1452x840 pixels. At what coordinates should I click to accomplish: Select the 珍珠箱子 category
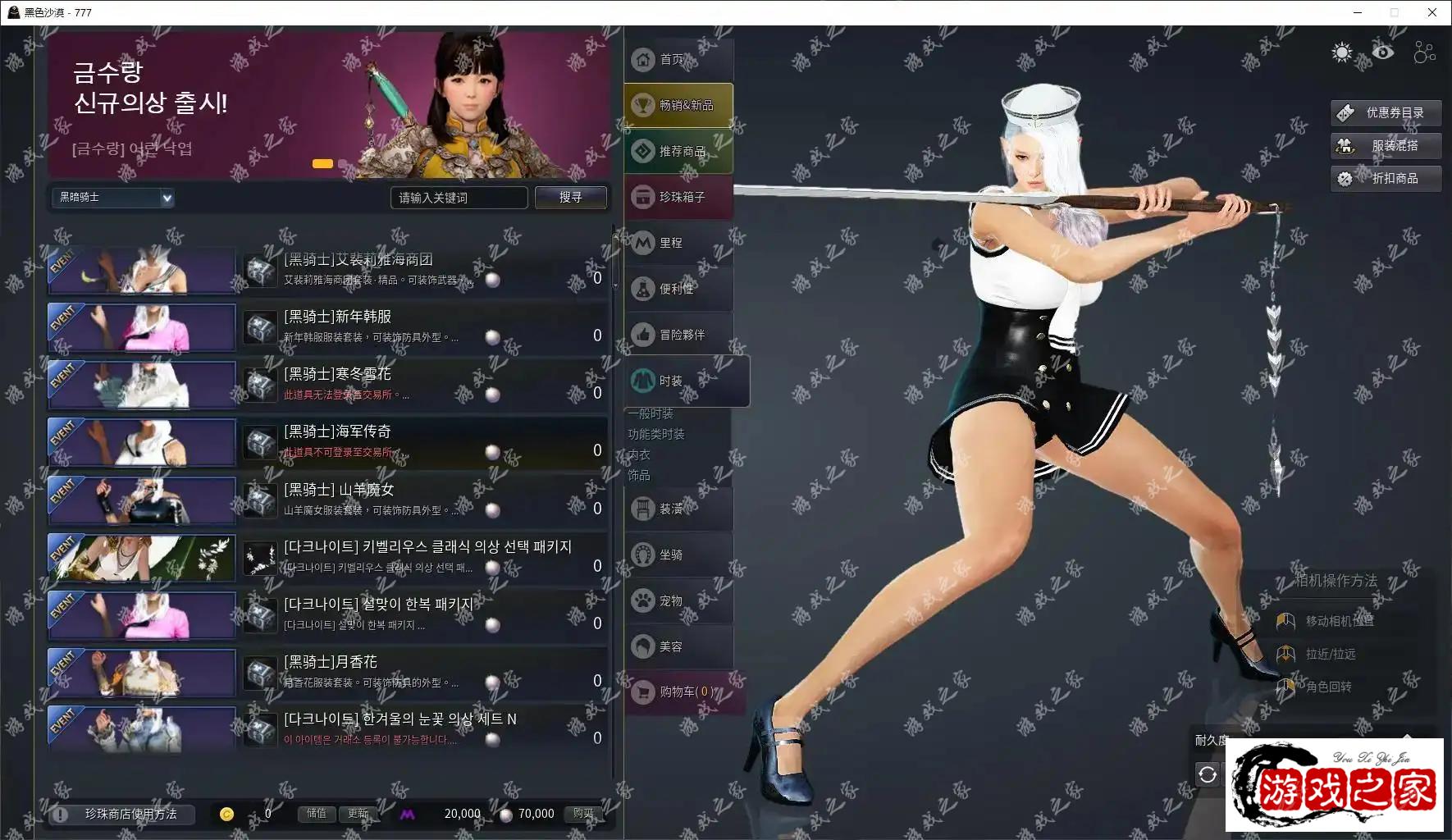[x=678, y=198]
